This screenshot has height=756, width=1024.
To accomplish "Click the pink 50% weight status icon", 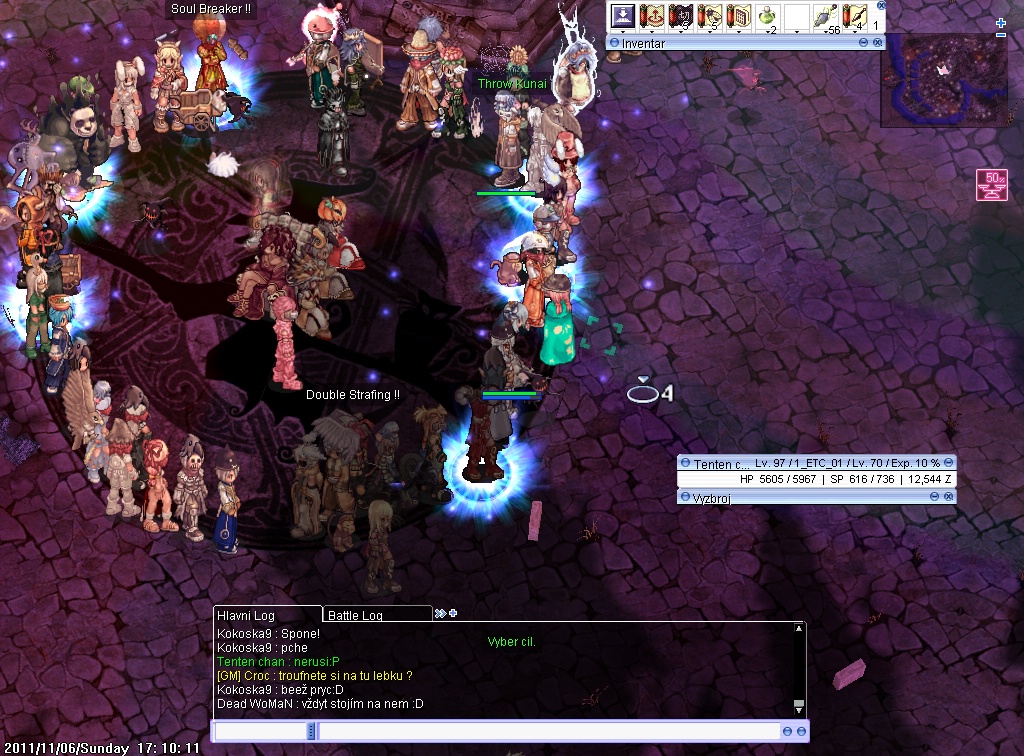I will point(993,186).
